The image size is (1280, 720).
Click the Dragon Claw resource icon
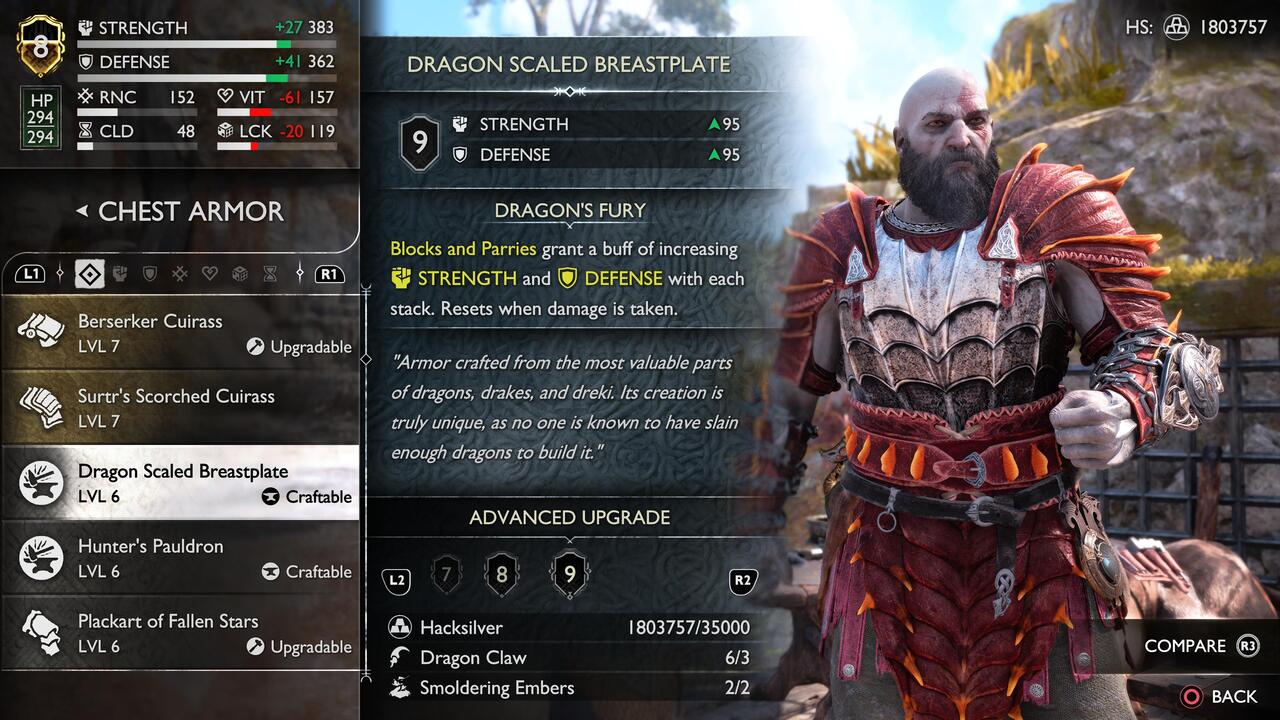399,657
